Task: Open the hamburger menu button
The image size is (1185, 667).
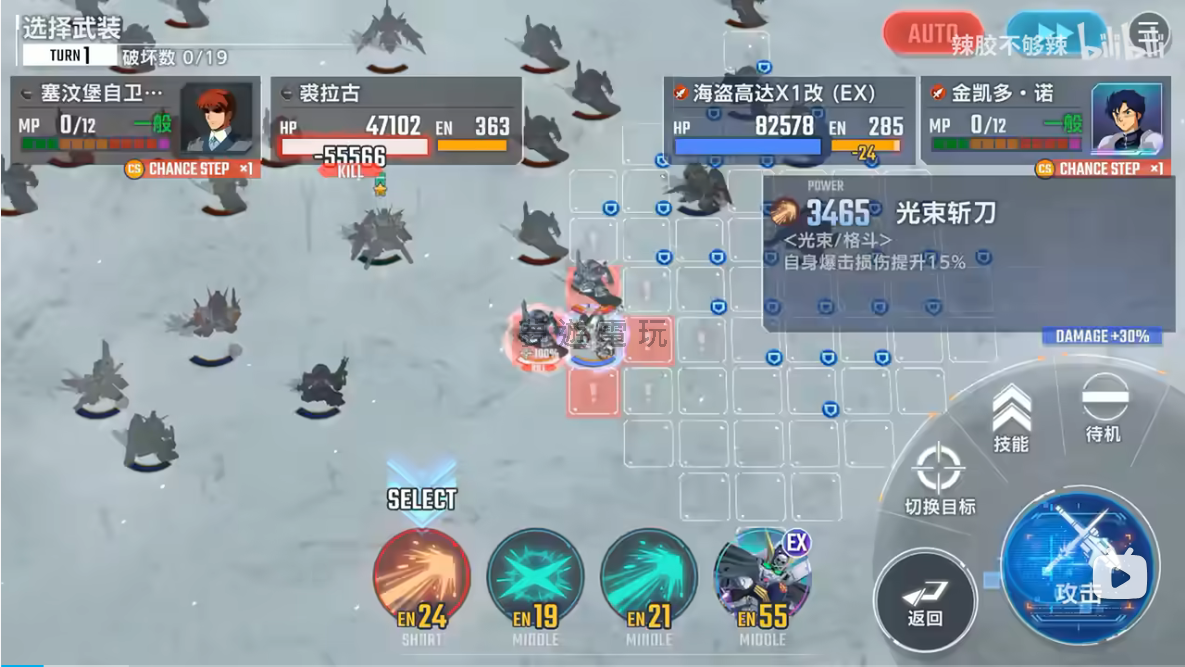Action: (x=1150, y=34)
